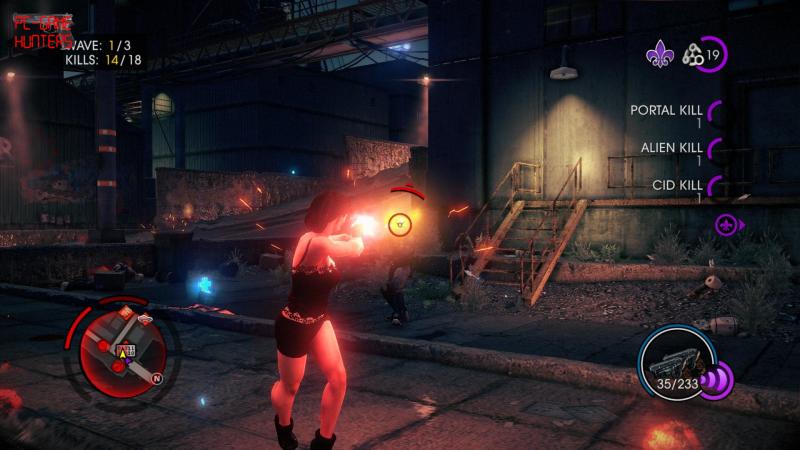Select the data cluster counter icon
Image resolution: width=800 pixels, height=450 pixels.
click(x=693, y=55)
